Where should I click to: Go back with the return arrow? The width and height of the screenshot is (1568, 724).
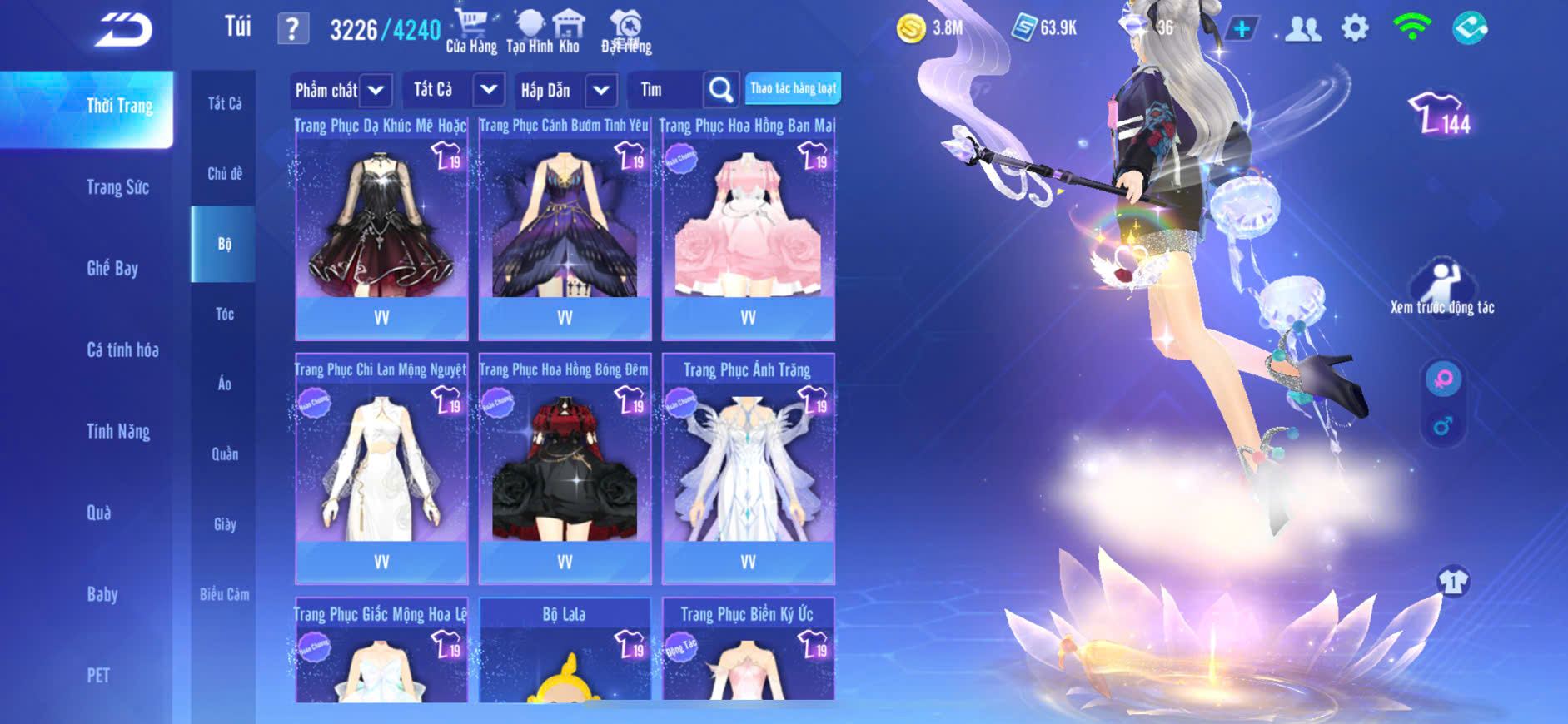(x=123, y=30)
